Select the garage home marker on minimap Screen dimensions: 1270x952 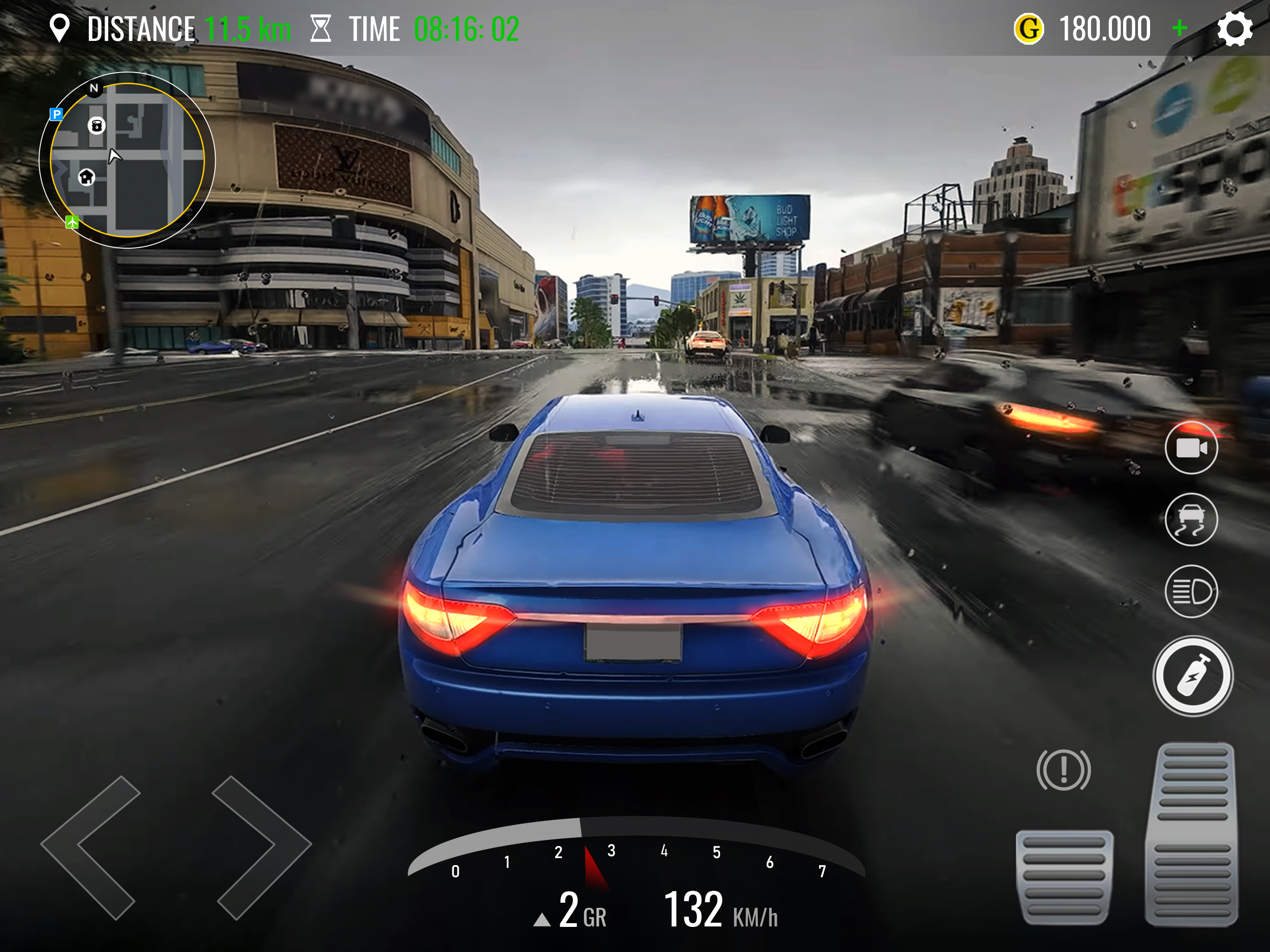tap(86, 177)
